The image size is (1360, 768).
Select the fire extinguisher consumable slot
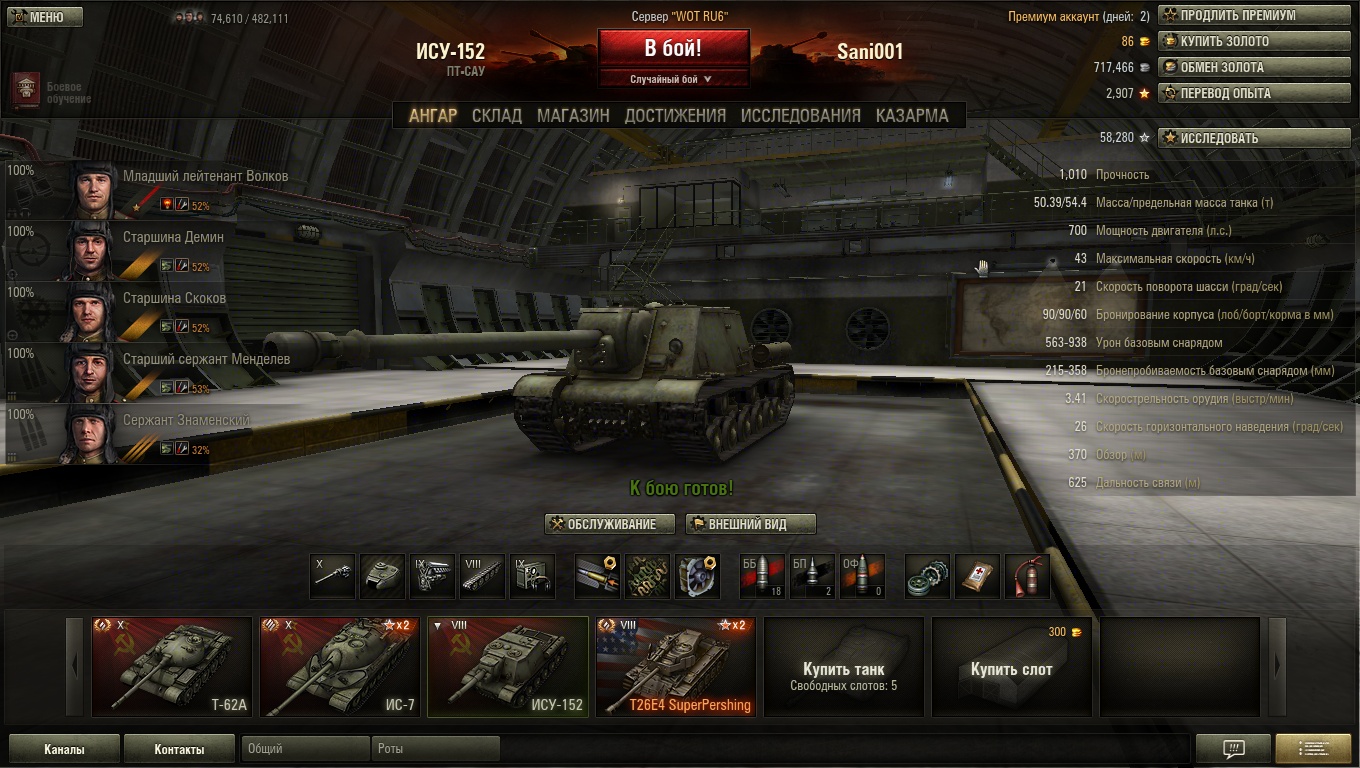[x=1027, y=576]
